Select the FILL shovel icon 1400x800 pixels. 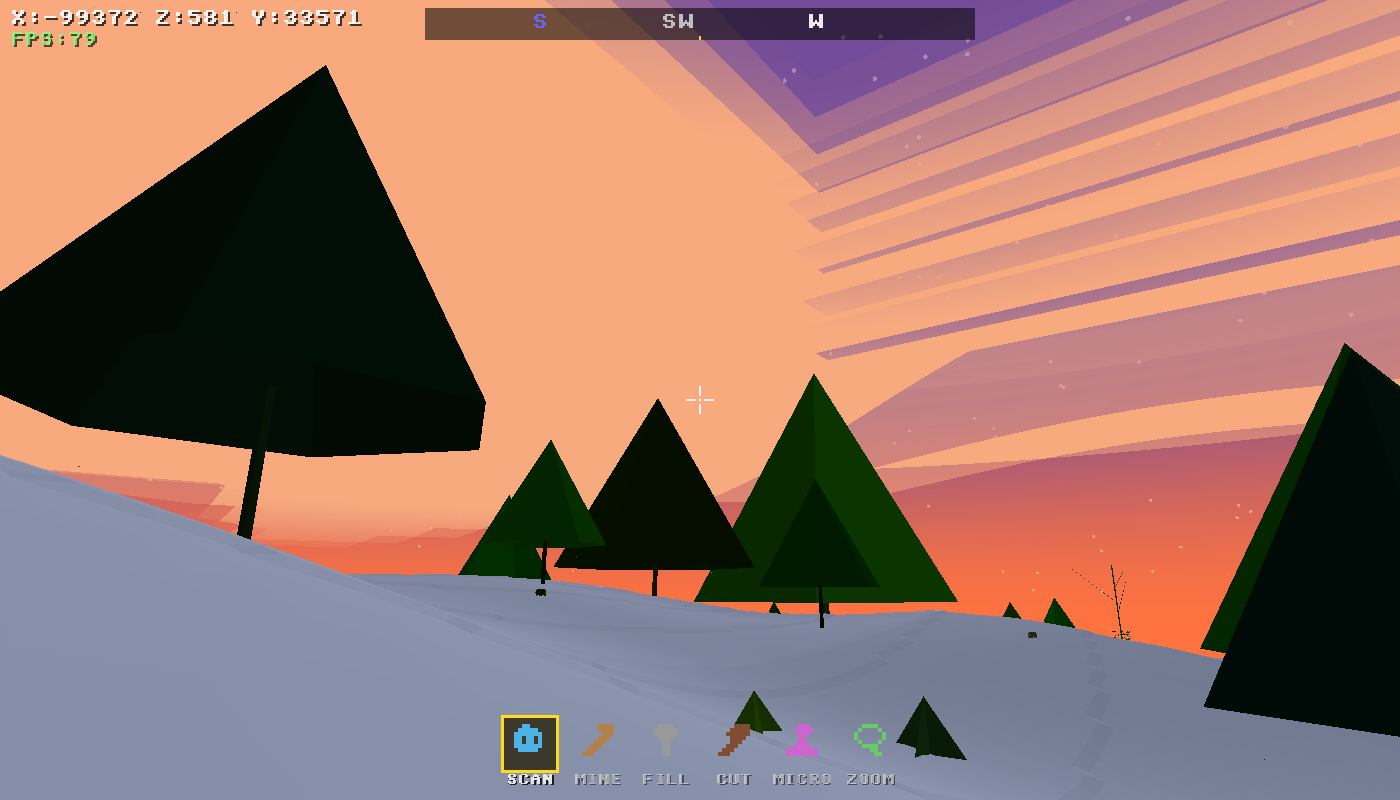(x=665, y=740)
